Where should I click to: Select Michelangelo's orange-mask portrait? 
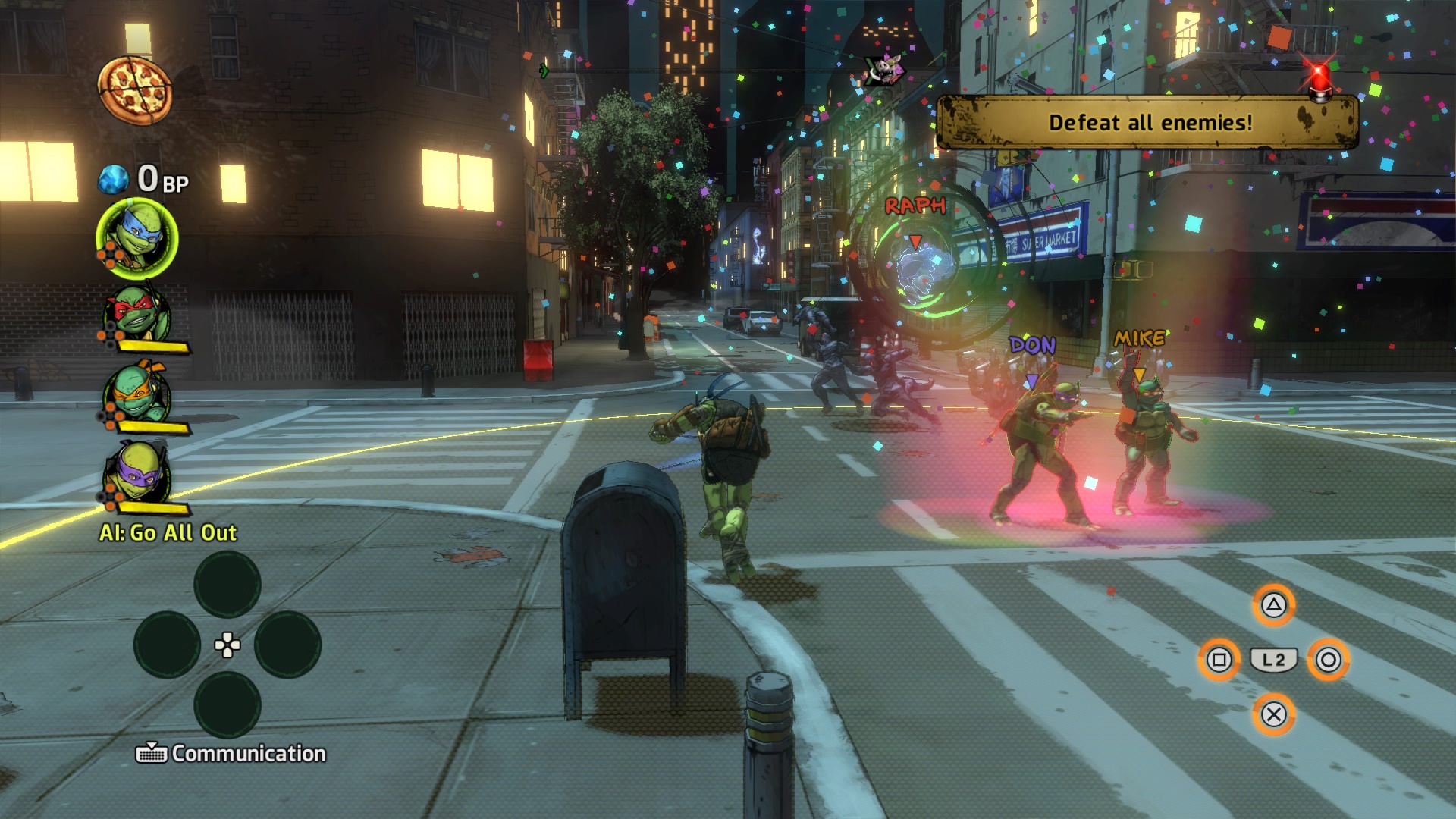click(x=137, y=394)
